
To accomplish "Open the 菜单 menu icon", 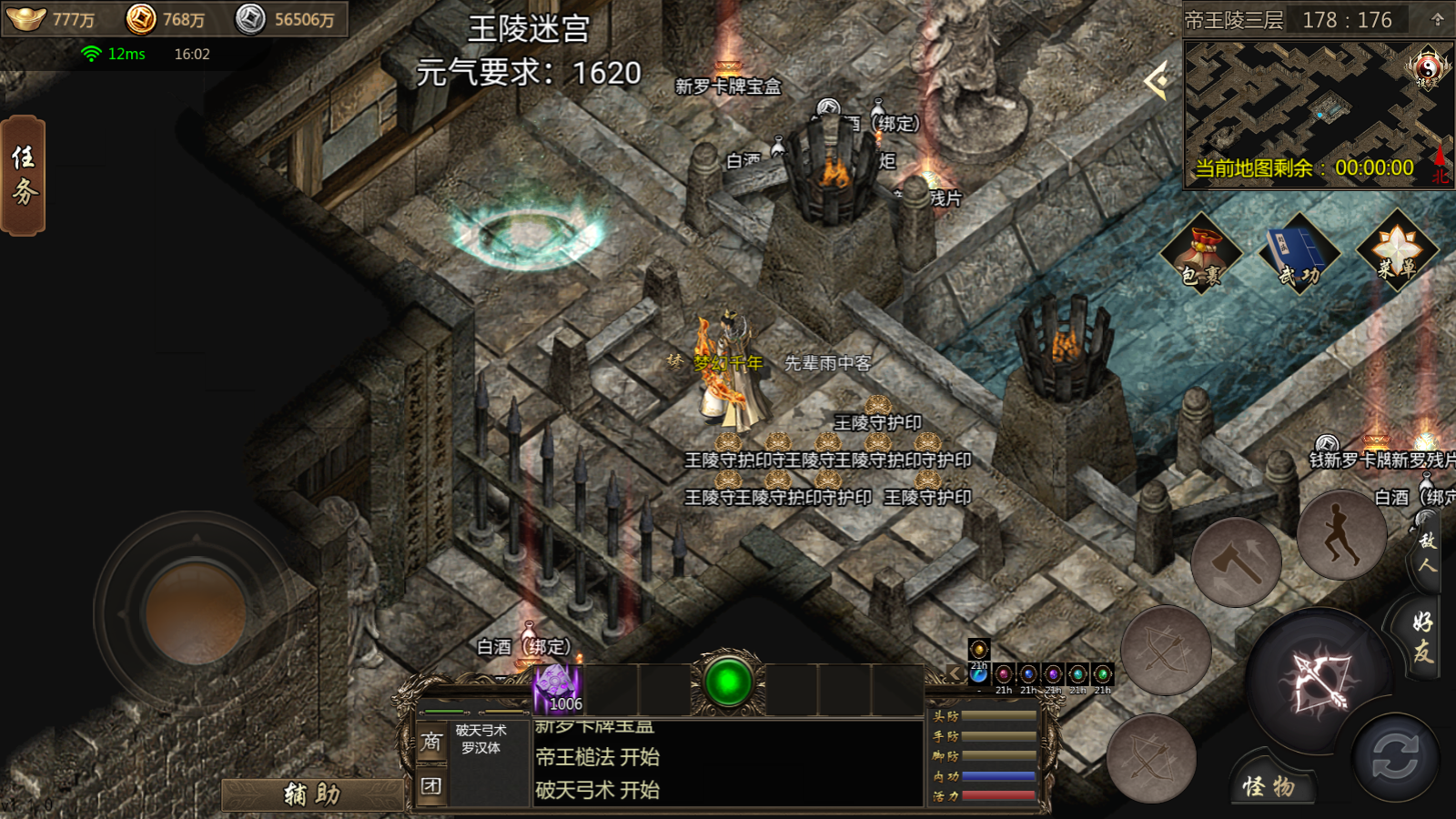I will [x=1397, y=253].
